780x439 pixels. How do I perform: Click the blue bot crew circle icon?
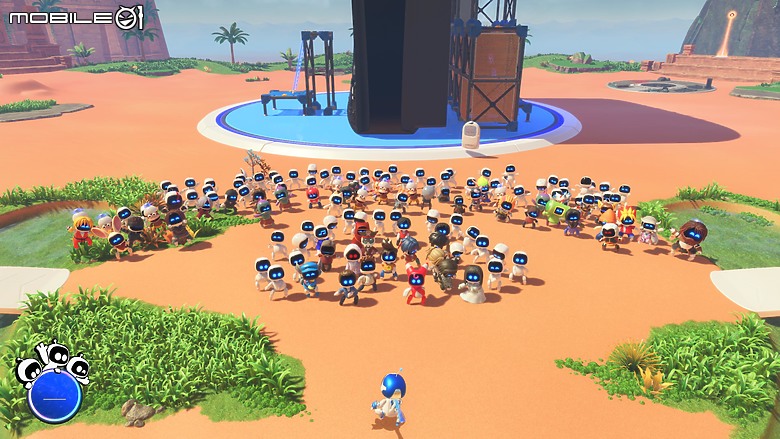pyautogui.click(x=54, y=396)
